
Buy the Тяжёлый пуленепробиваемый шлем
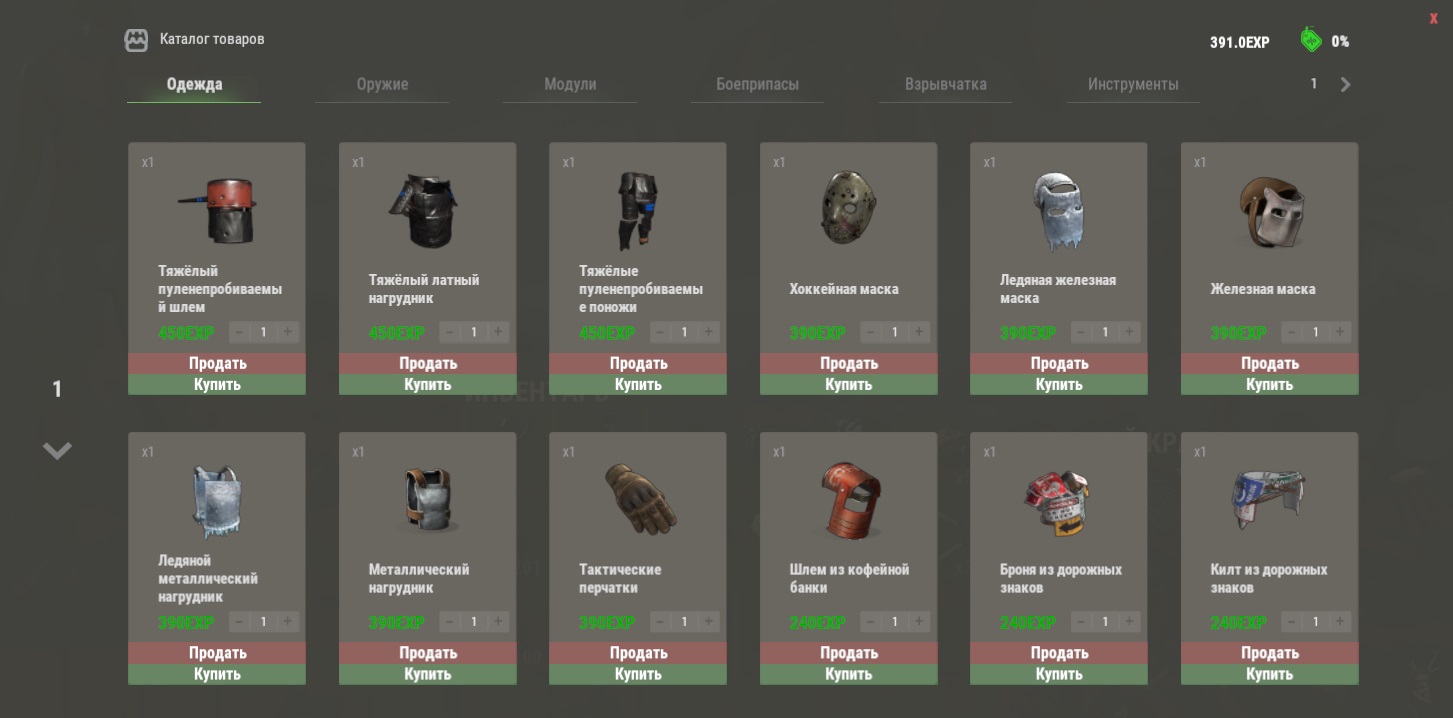click(x=217, y=385)
